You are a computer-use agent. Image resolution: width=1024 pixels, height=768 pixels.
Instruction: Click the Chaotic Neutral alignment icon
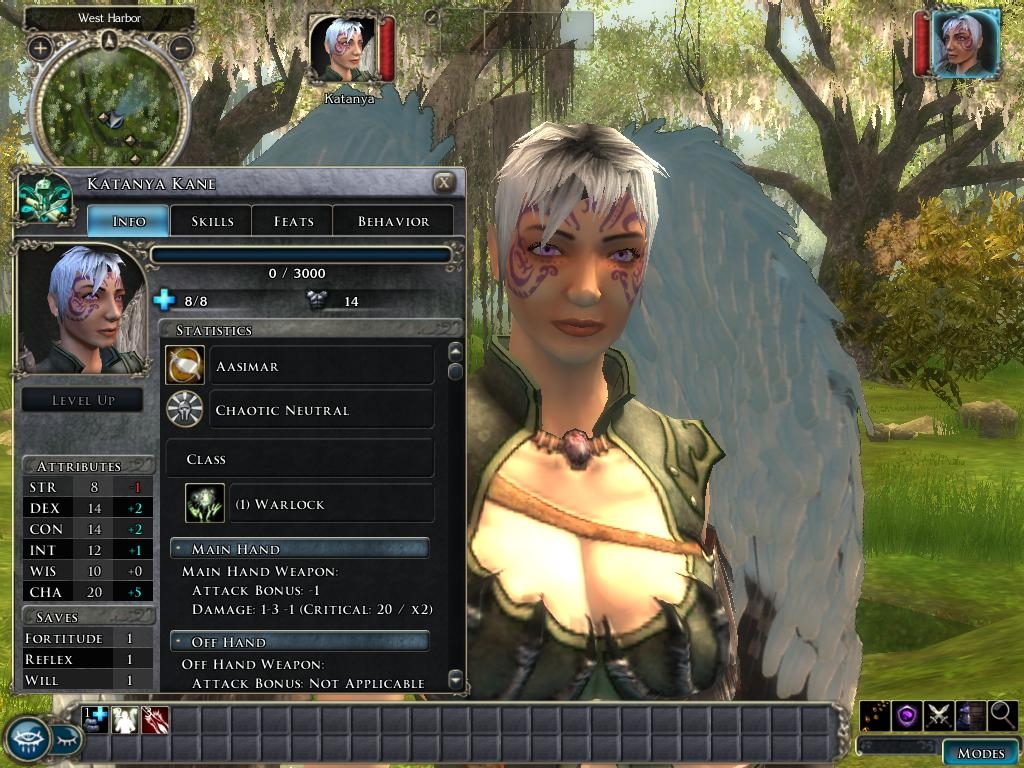point(185,410)
